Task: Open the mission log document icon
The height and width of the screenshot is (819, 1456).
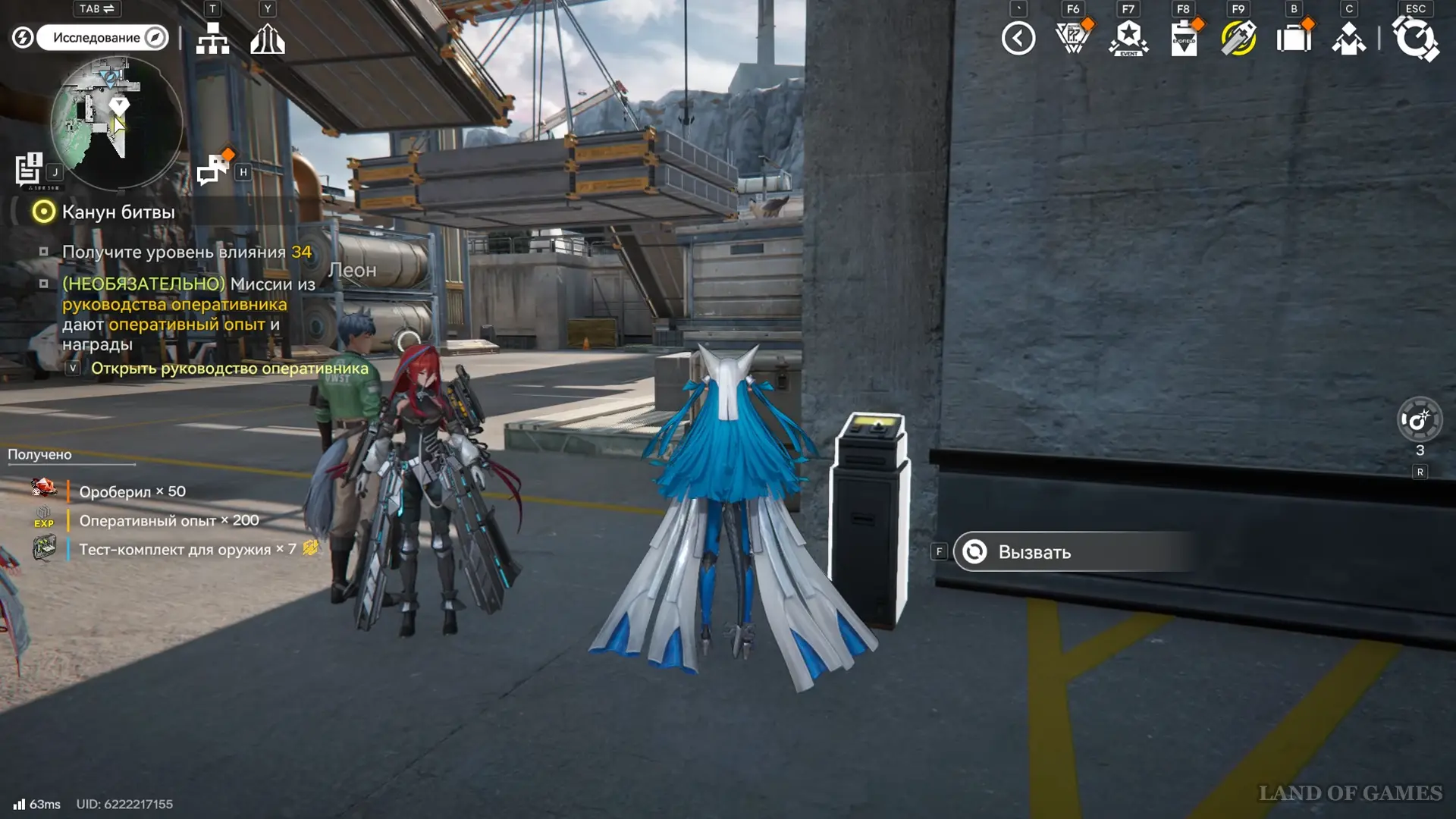Action: pos(30,169)
